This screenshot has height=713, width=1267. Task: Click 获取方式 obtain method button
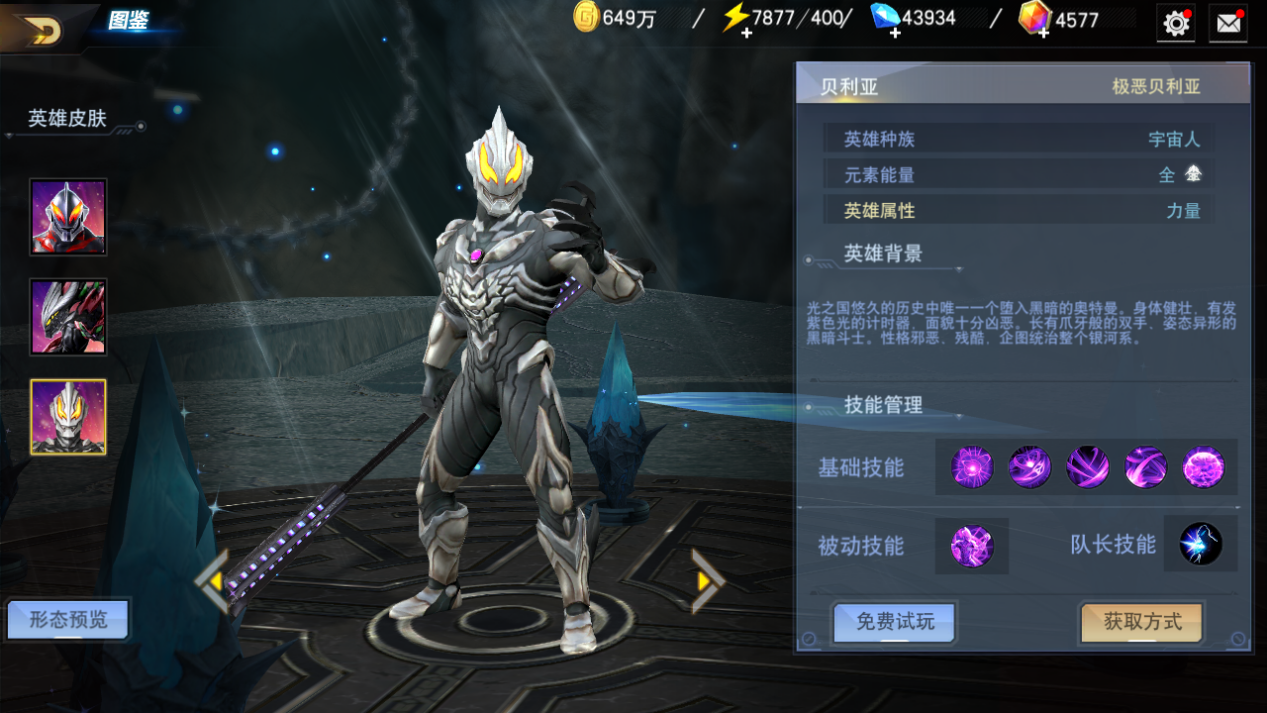click(x=1141, y=622)
